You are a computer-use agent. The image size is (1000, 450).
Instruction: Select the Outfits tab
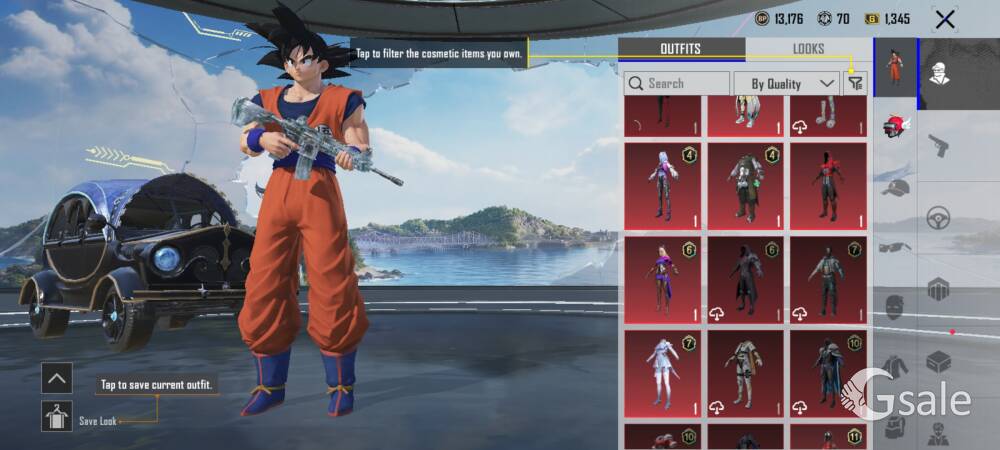(x=680, y=49)
